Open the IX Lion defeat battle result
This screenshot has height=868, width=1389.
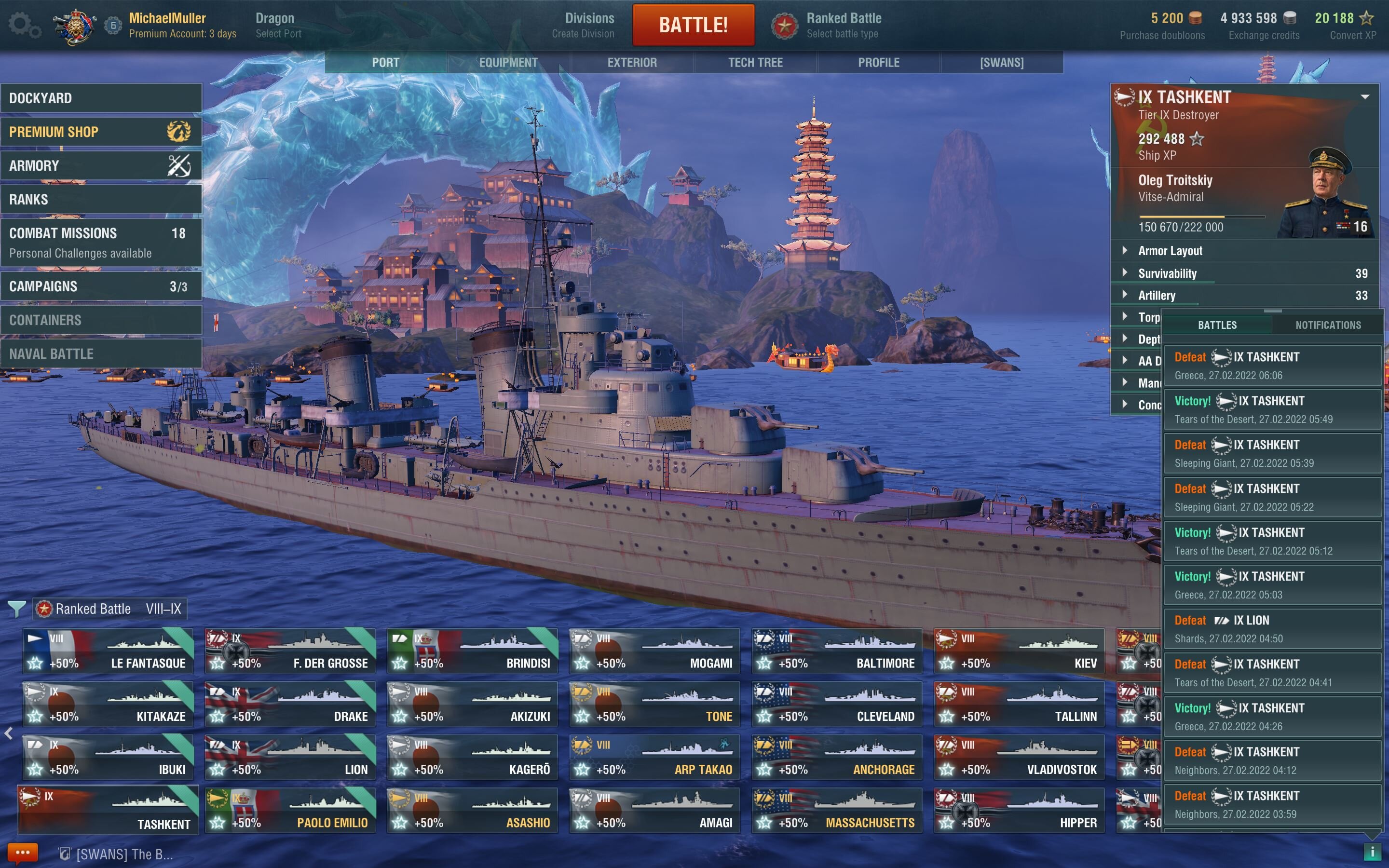pos(1271,629)
